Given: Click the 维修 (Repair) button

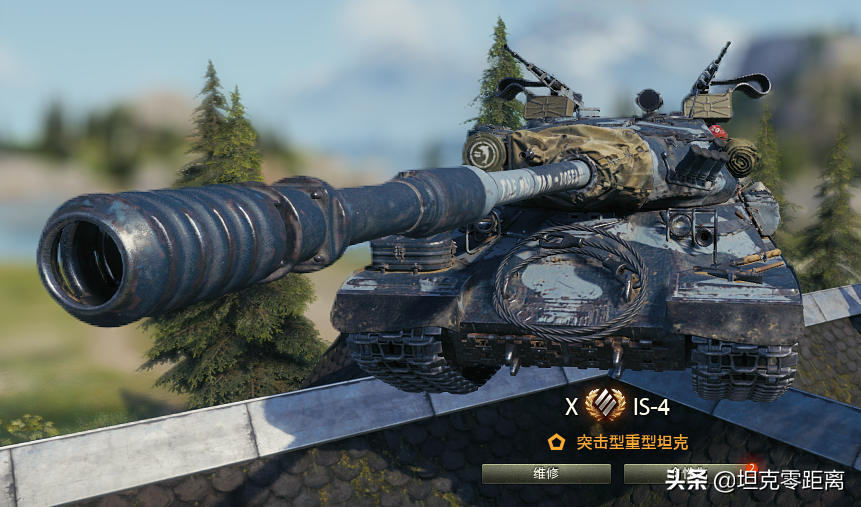Looking at the screenshot, I should (546, 474).
